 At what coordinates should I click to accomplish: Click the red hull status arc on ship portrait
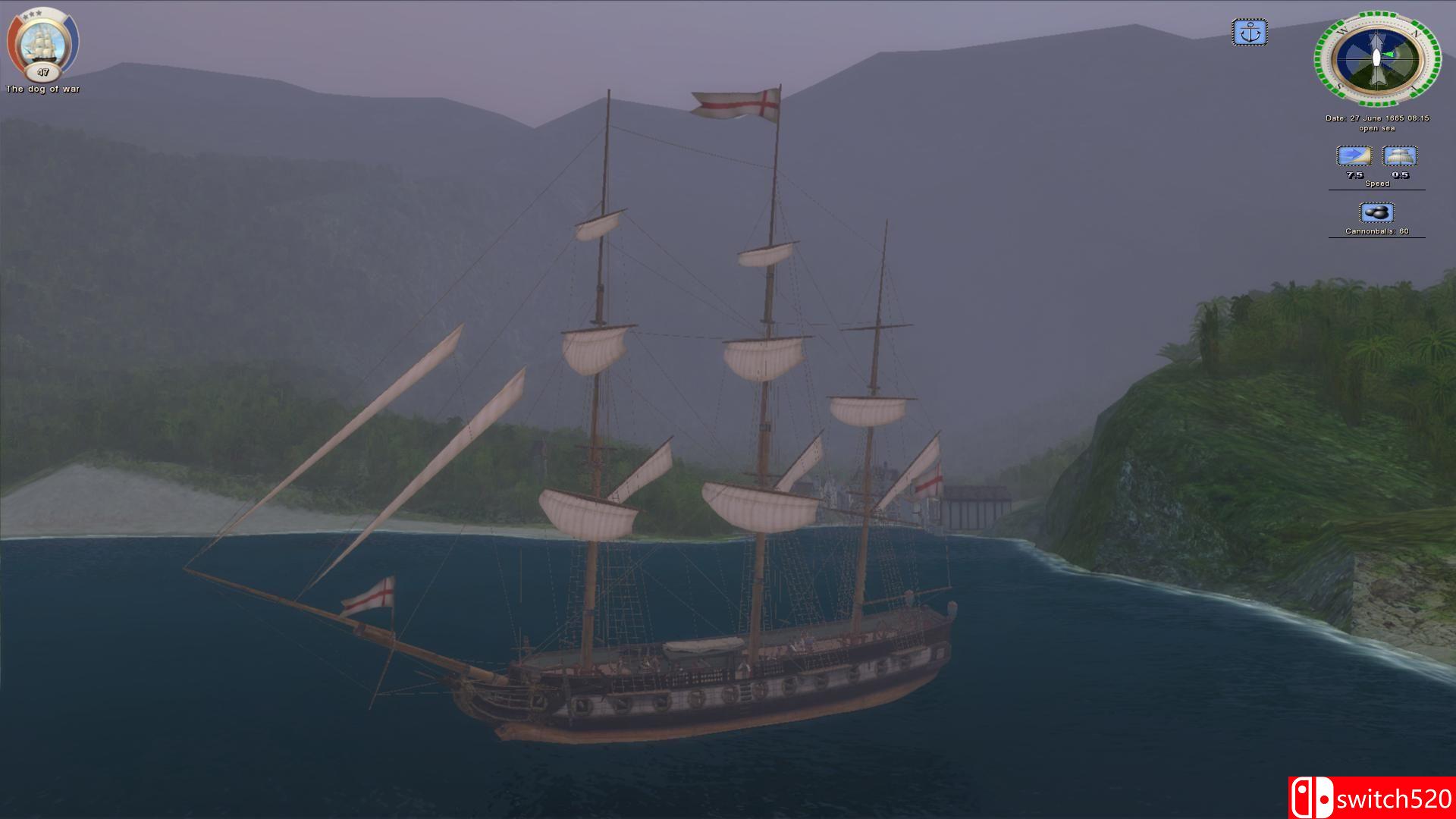14,41
